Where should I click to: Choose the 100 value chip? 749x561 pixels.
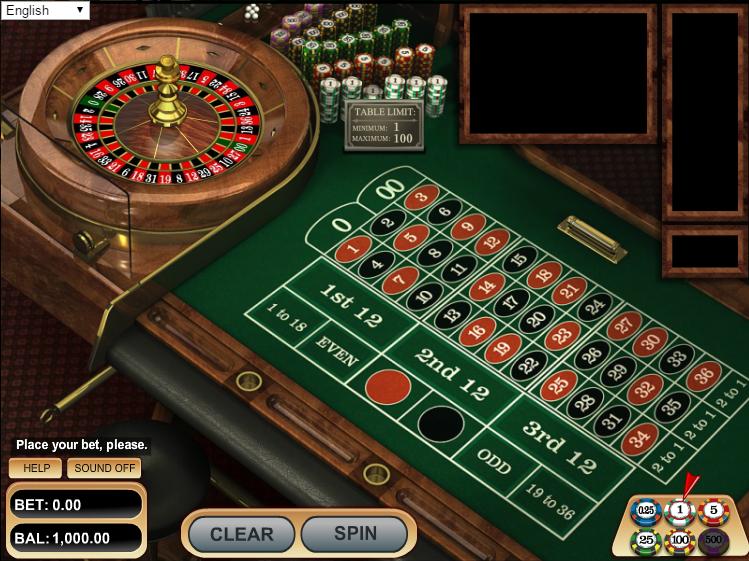[680, 541]
